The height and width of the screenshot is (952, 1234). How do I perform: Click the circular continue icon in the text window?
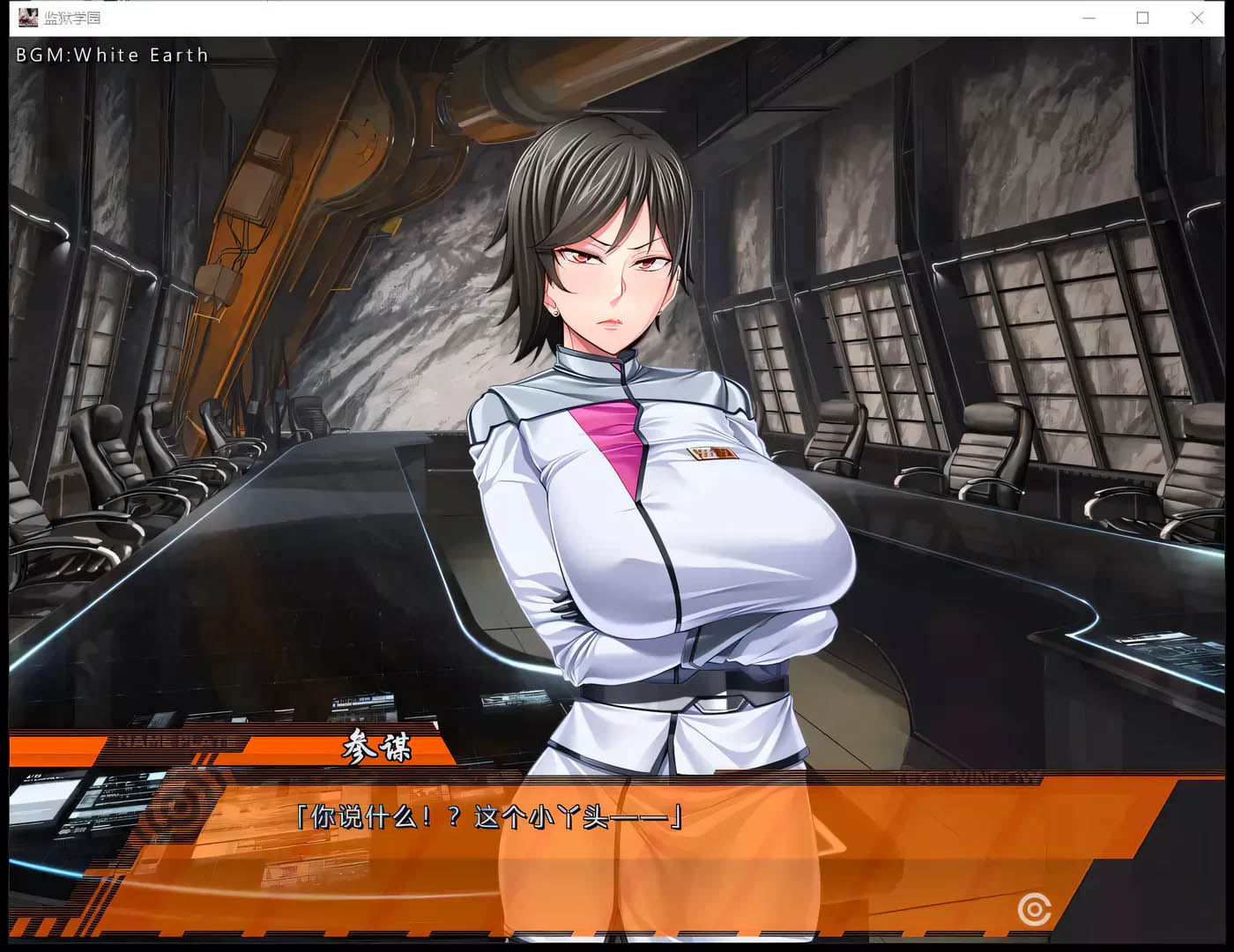pyautogui.click(x=1034, y=909)
